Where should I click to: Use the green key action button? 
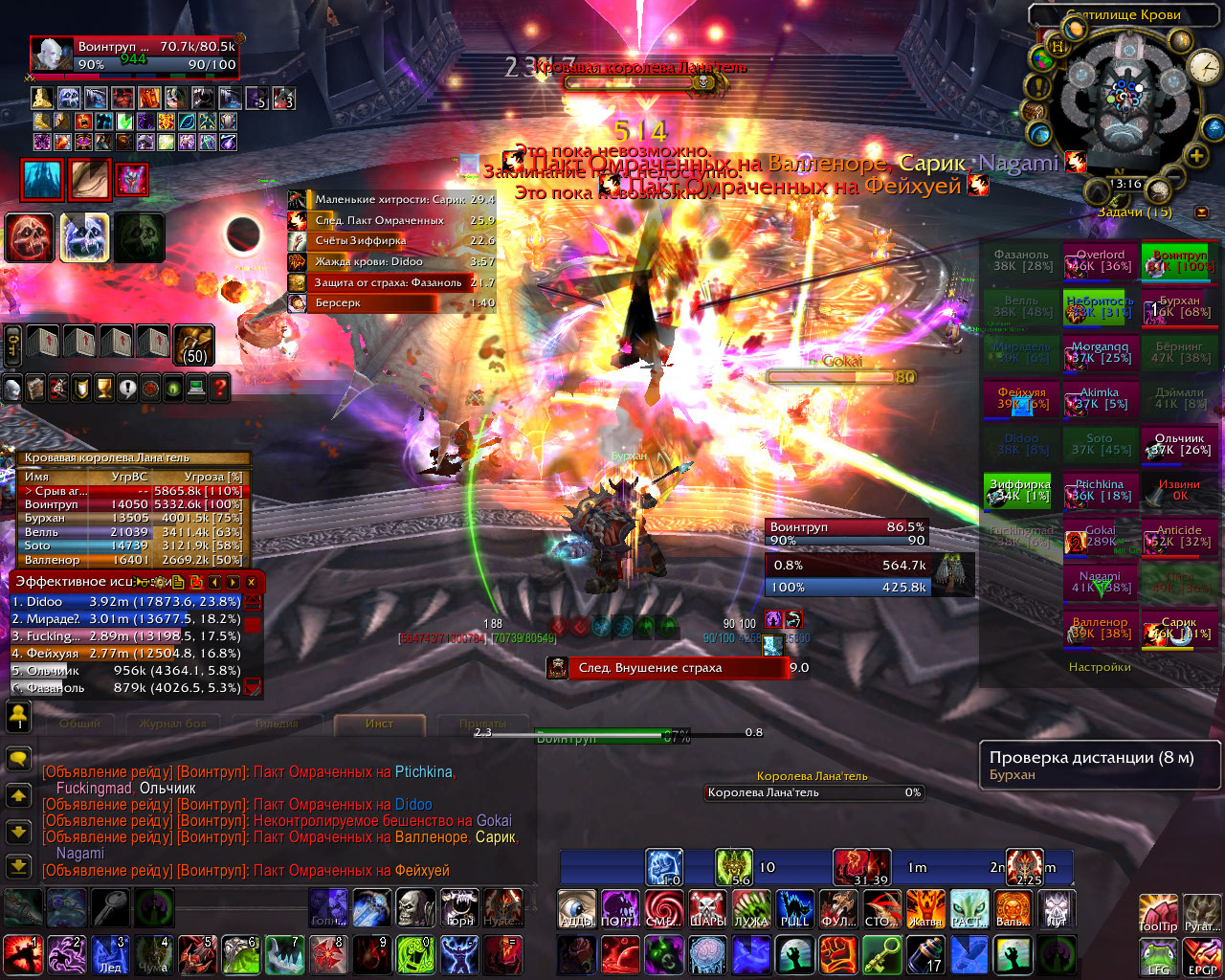[x=881, y=954]
